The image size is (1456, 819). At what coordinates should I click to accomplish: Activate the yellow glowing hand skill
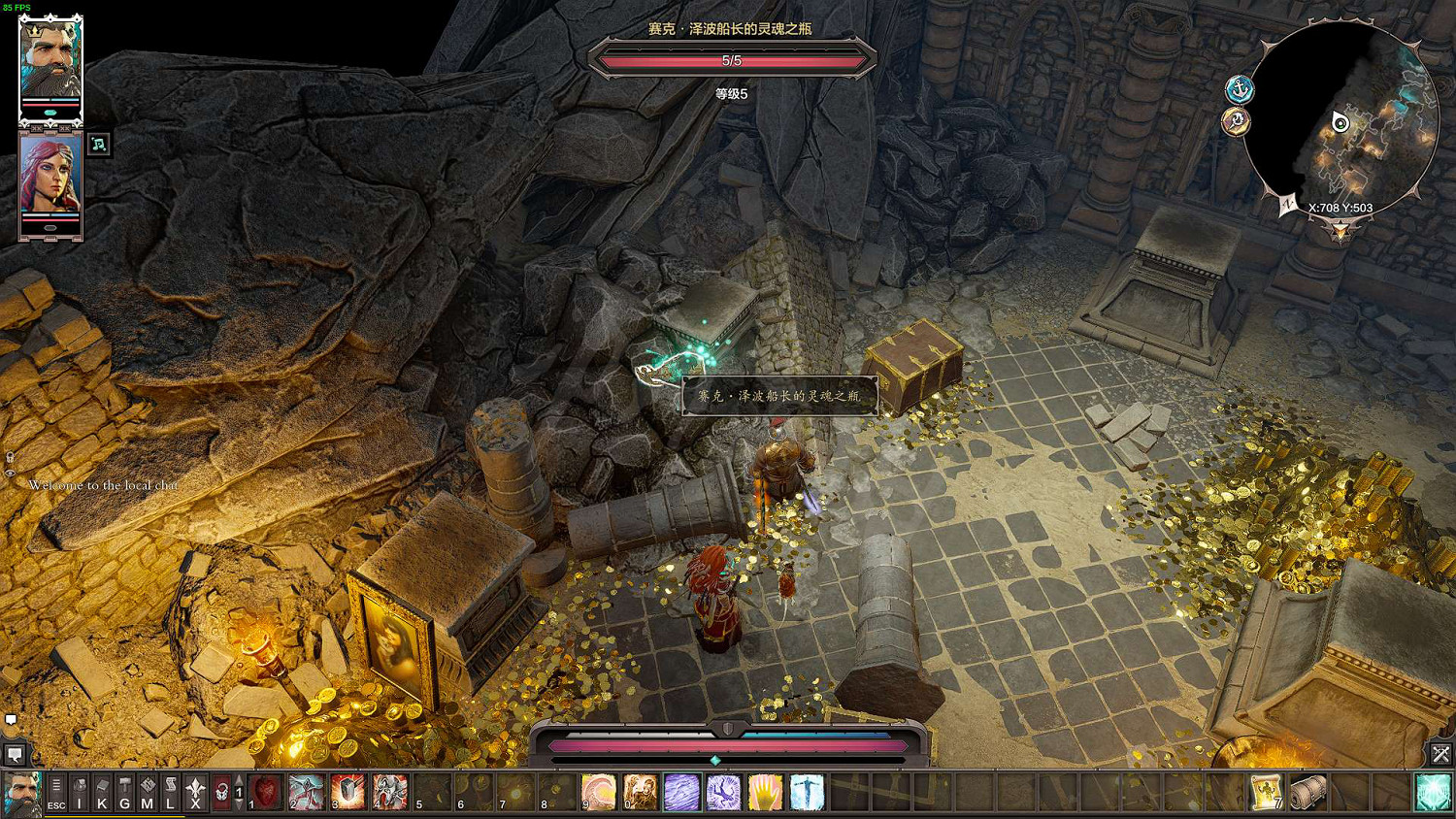765,792
